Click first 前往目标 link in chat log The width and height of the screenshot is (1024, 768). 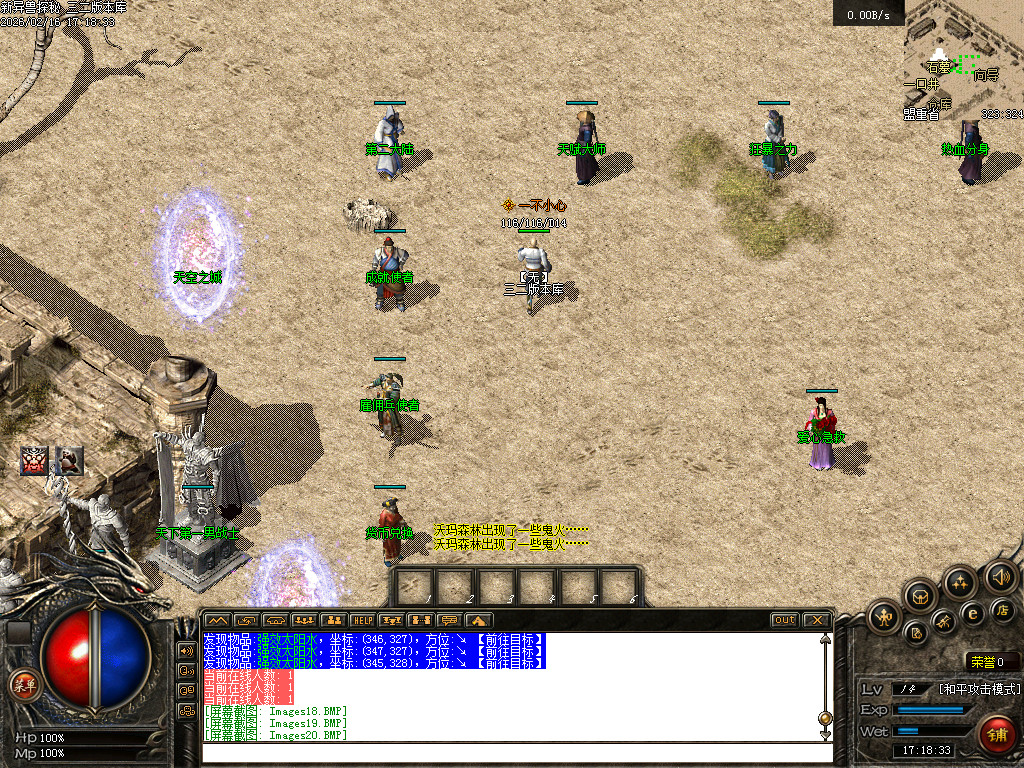coord(509,639)
